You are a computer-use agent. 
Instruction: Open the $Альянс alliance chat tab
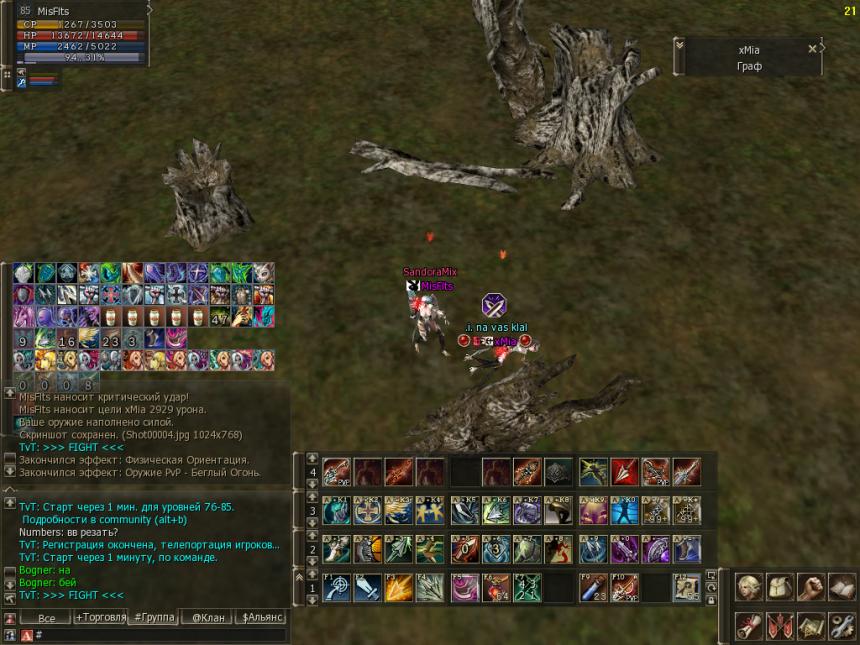pos(263,618)
